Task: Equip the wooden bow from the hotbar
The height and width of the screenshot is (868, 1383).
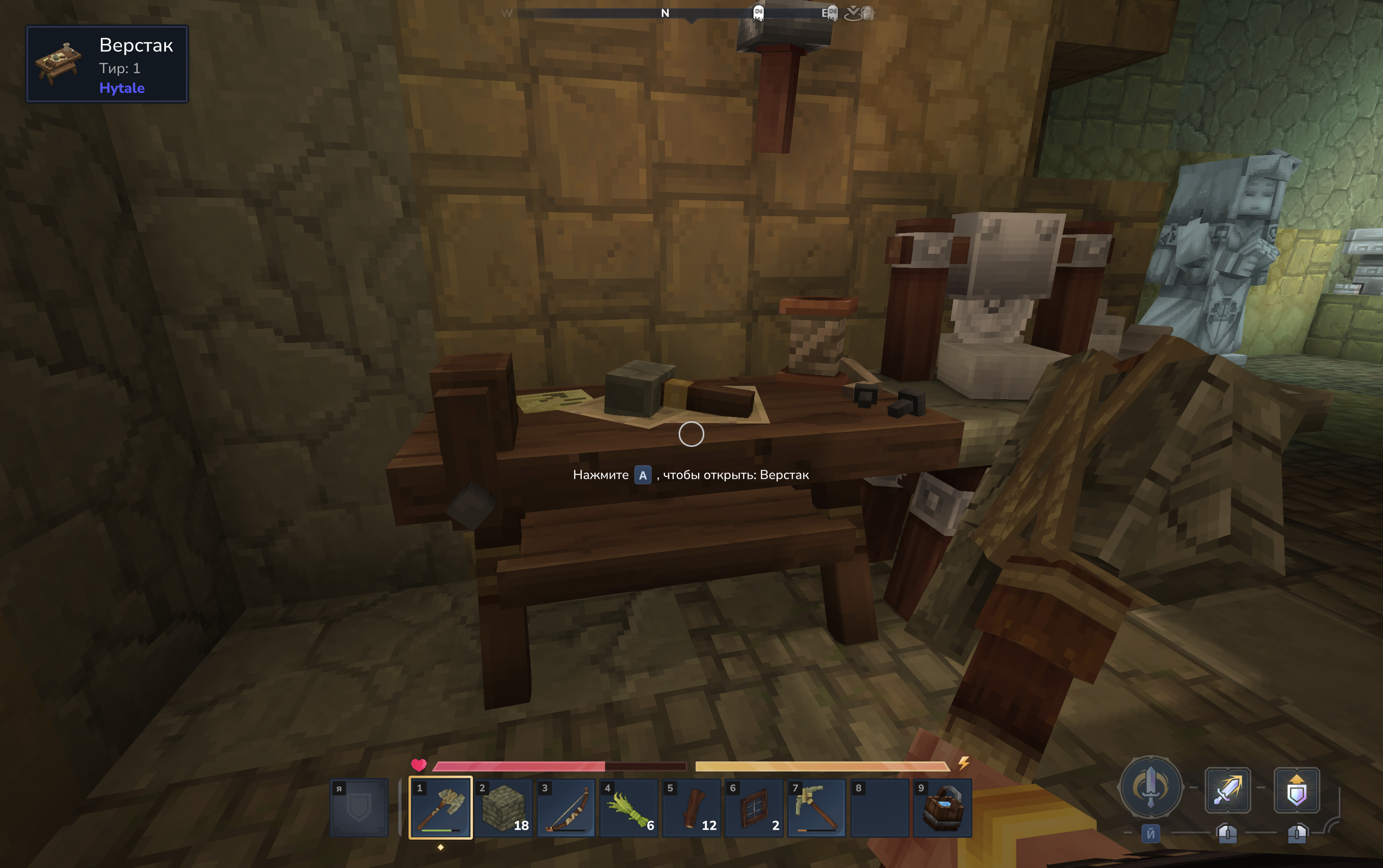Action: (x=566, y=808)
